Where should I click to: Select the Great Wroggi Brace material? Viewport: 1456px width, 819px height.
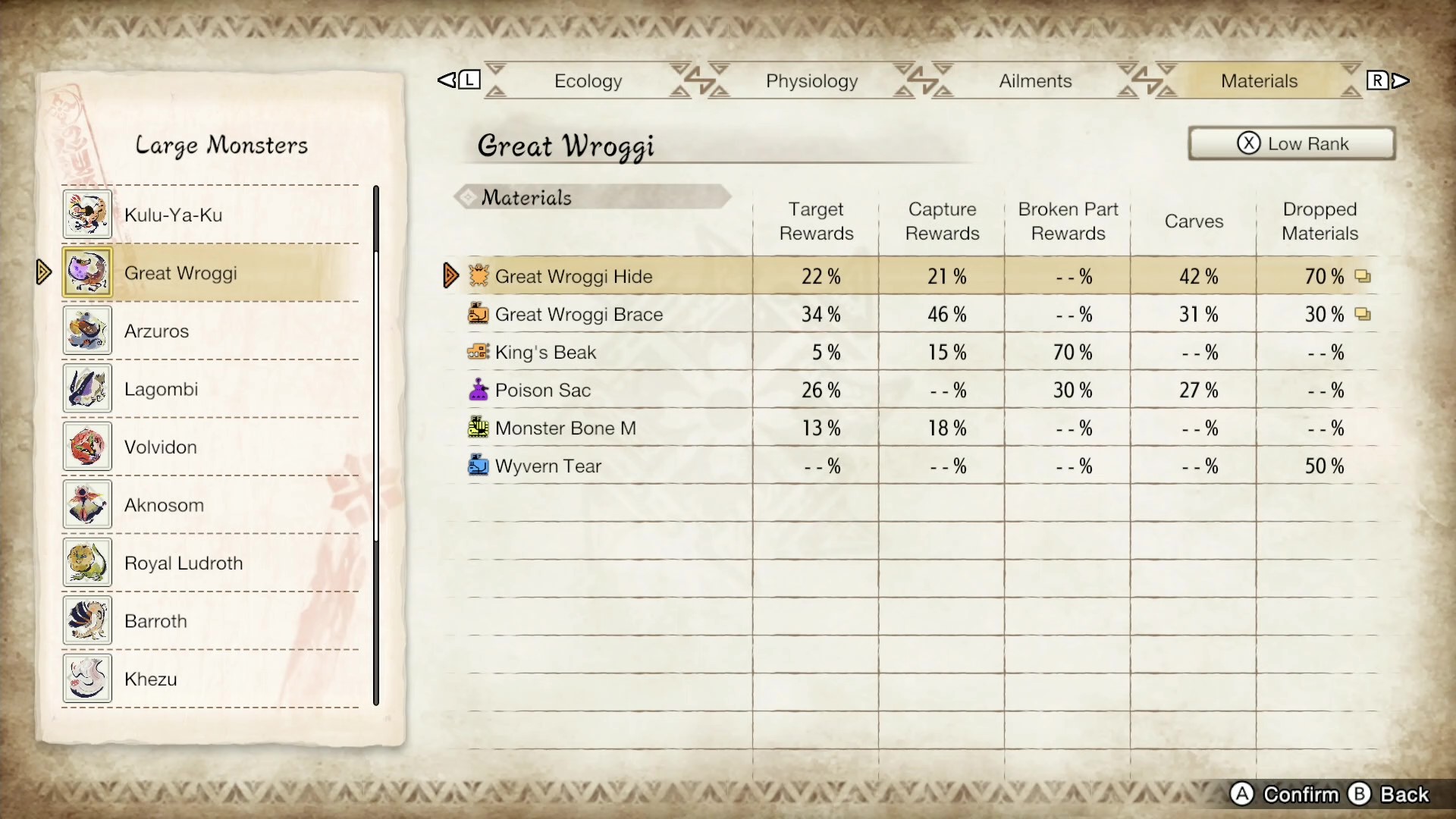(x=579, y=314)
